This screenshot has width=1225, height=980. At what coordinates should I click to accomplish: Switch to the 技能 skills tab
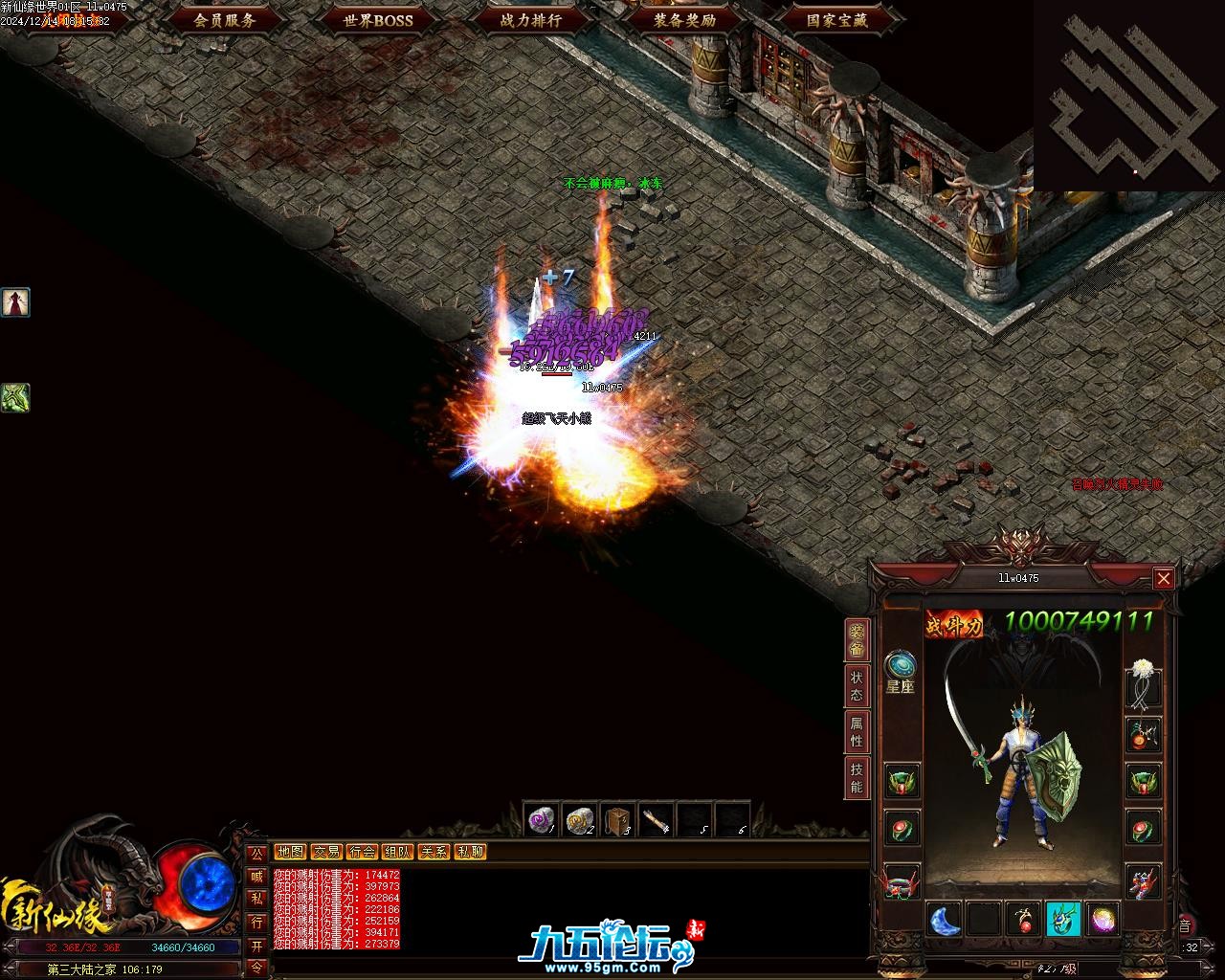pyautogui.click(x=857, y=778)
